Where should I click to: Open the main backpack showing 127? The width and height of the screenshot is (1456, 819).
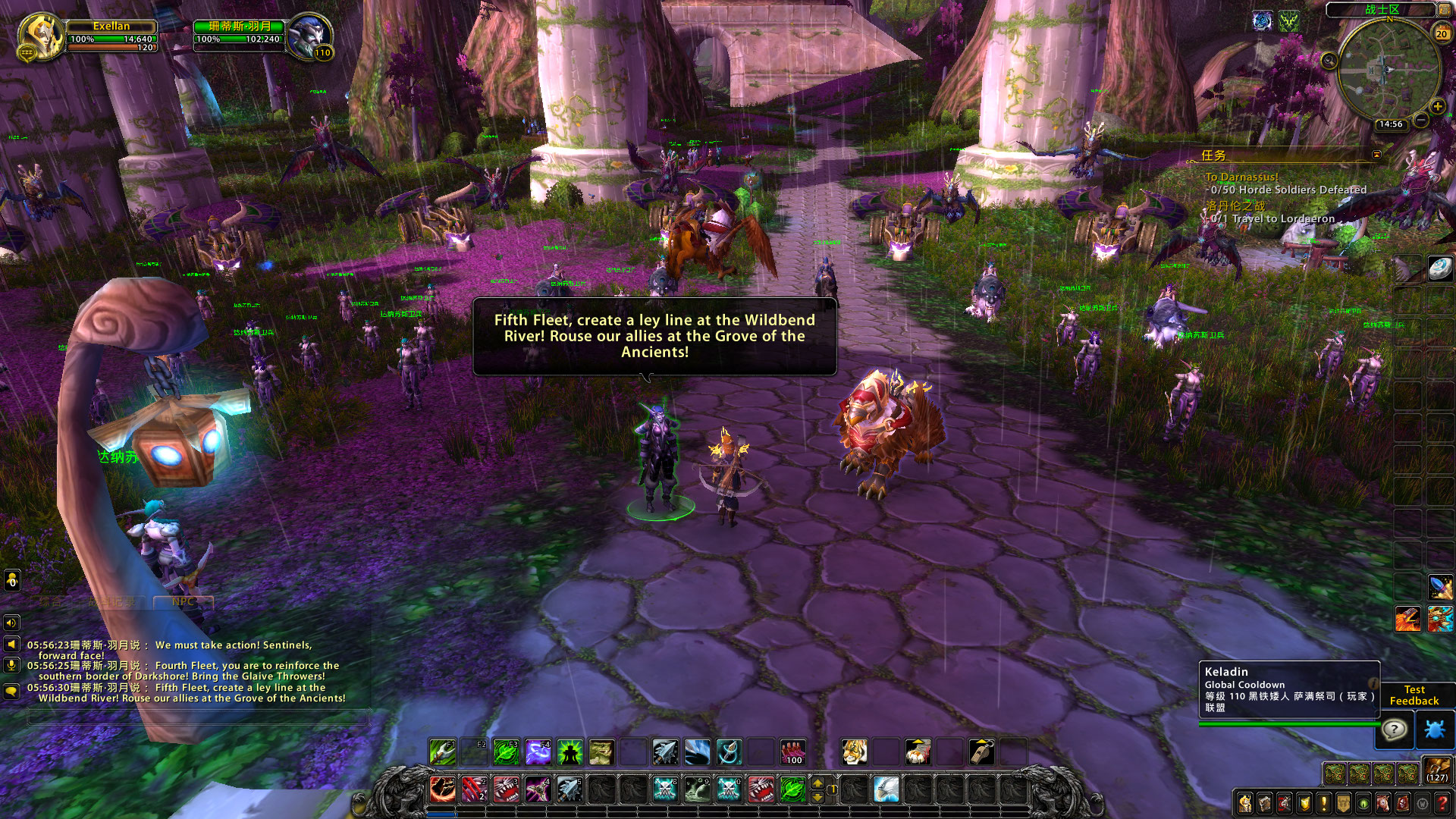click(x=1436, y=770)
